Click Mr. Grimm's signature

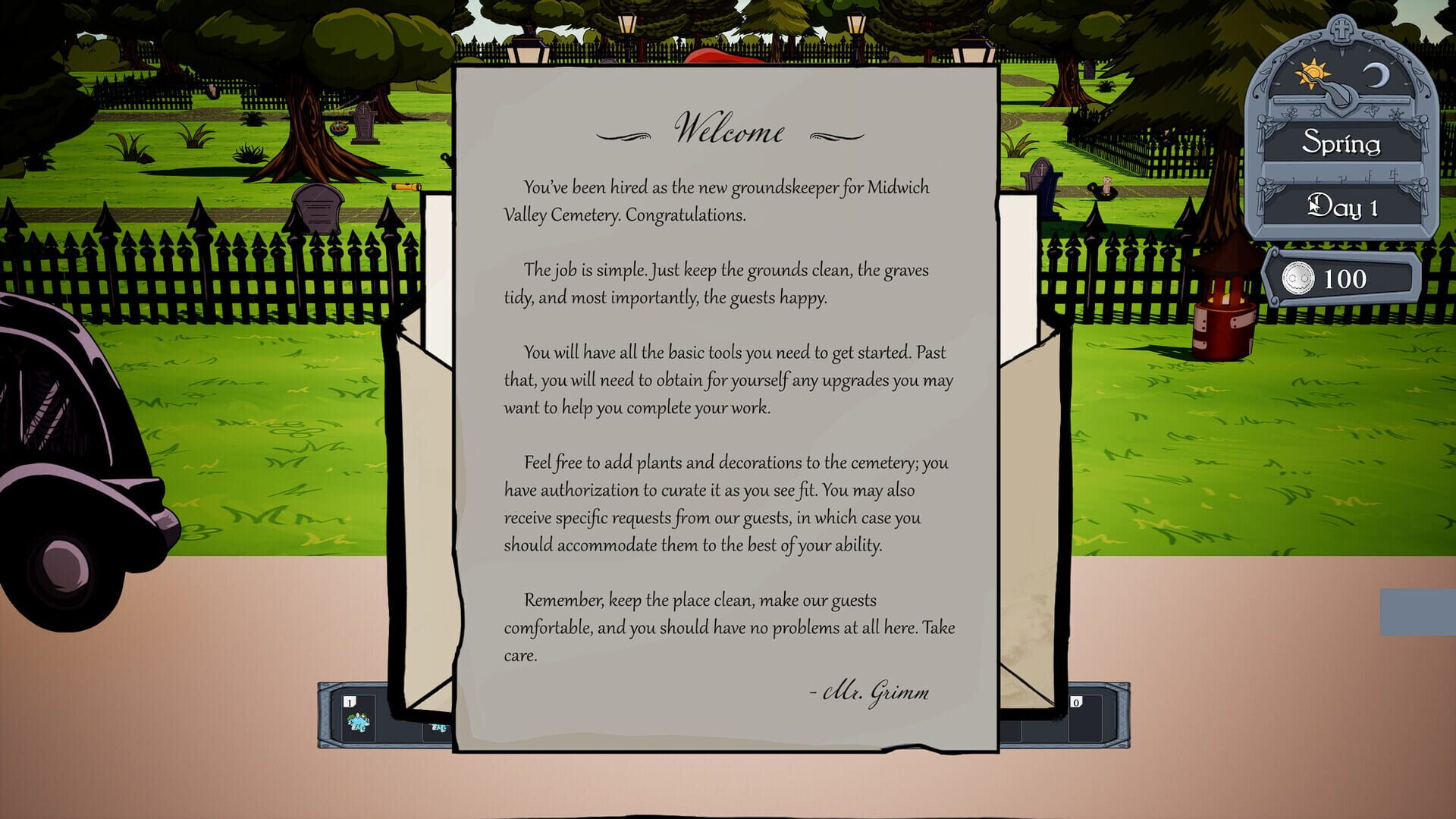pos(871,691)
